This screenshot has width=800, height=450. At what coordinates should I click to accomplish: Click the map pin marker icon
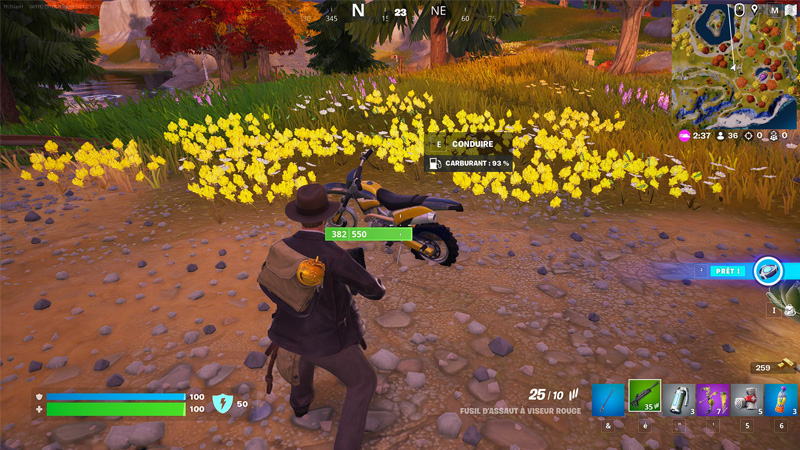(x=755, y=10)
